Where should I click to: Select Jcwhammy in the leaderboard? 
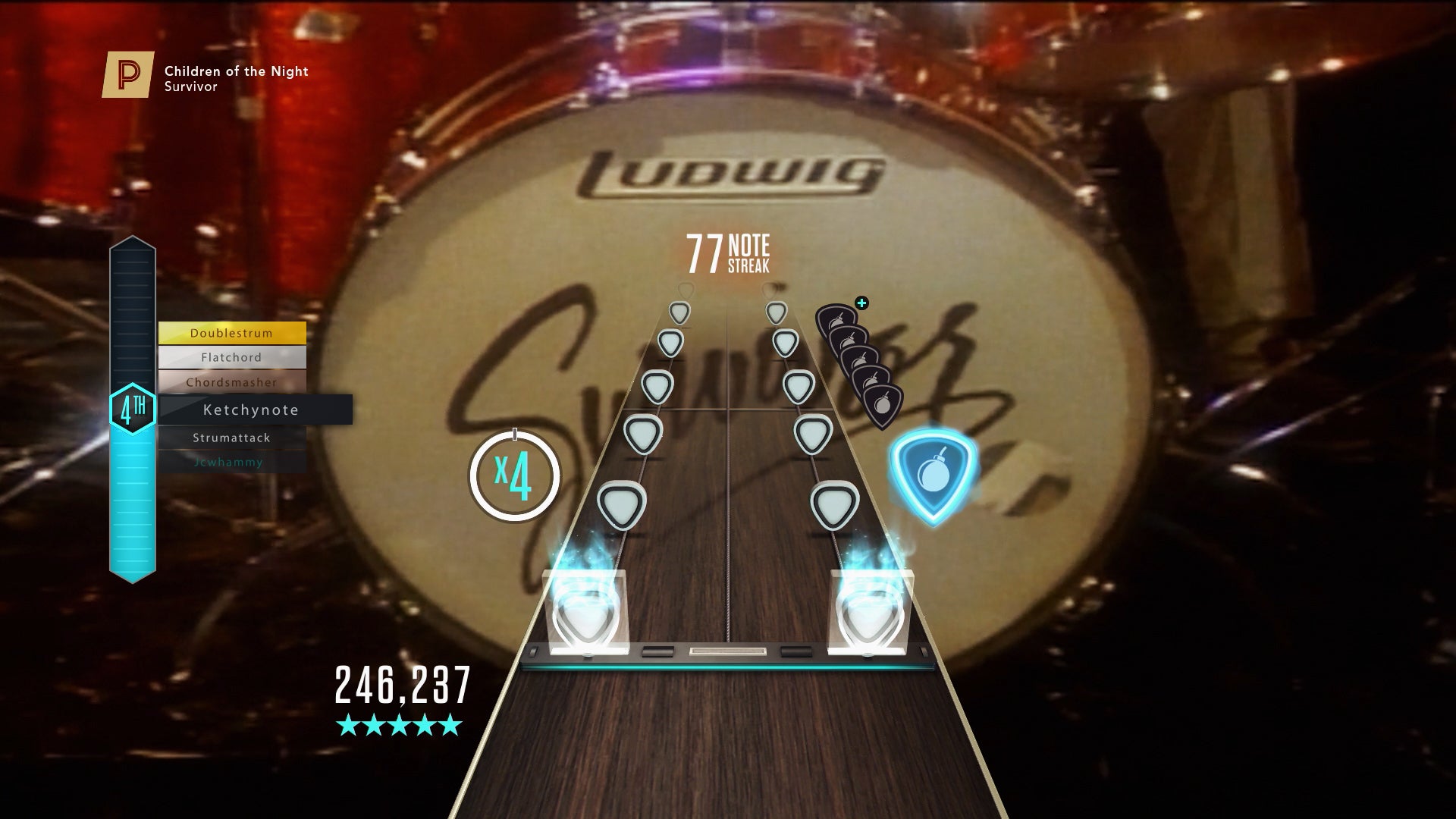(229, 462)
